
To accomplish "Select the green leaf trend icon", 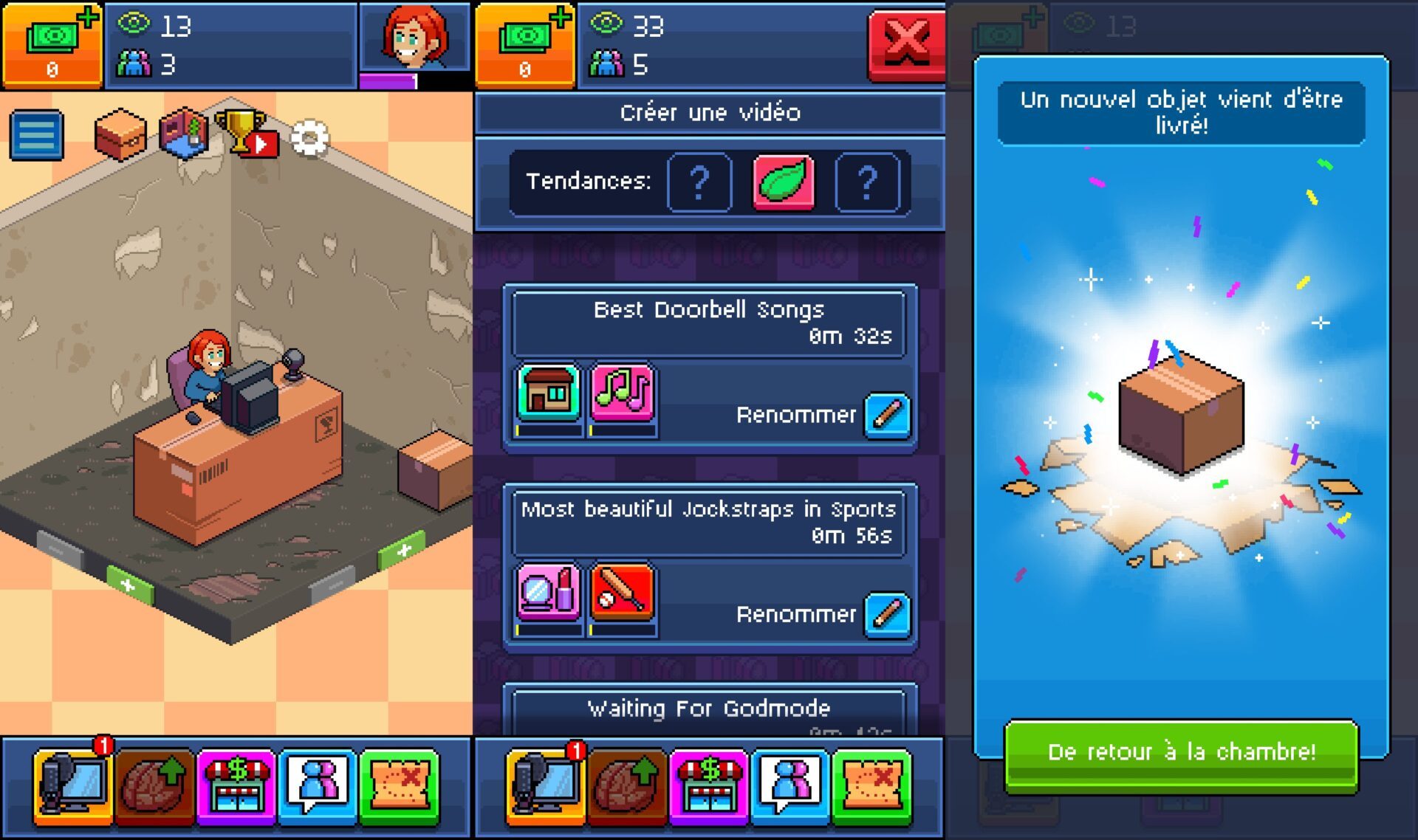I will click(x=784, y=182).
